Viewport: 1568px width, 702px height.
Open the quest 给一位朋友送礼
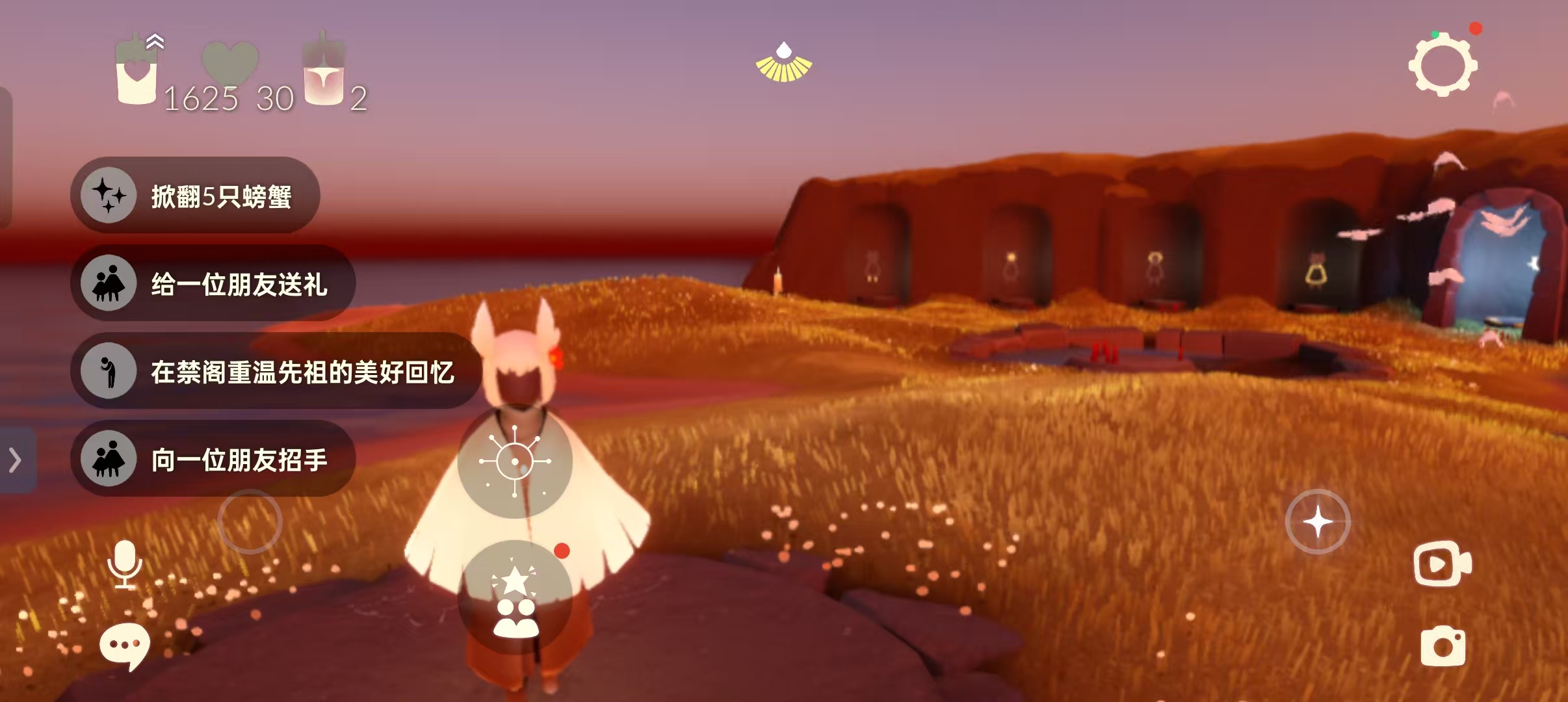[213, 283]
